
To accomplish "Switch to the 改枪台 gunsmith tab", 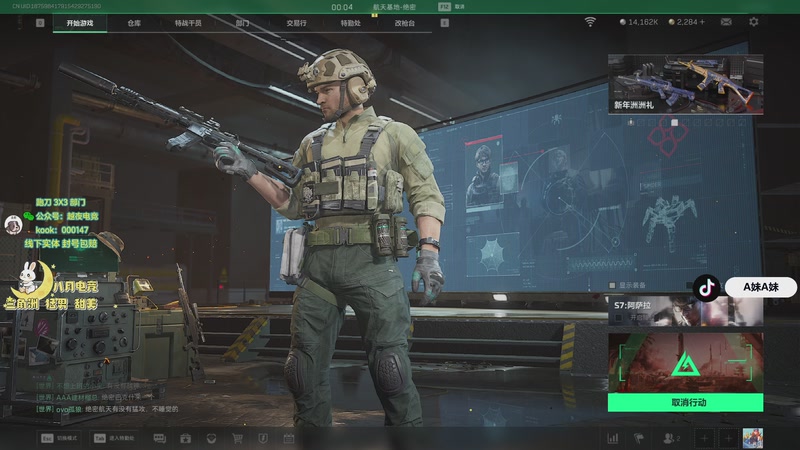I will coord(403,22).
